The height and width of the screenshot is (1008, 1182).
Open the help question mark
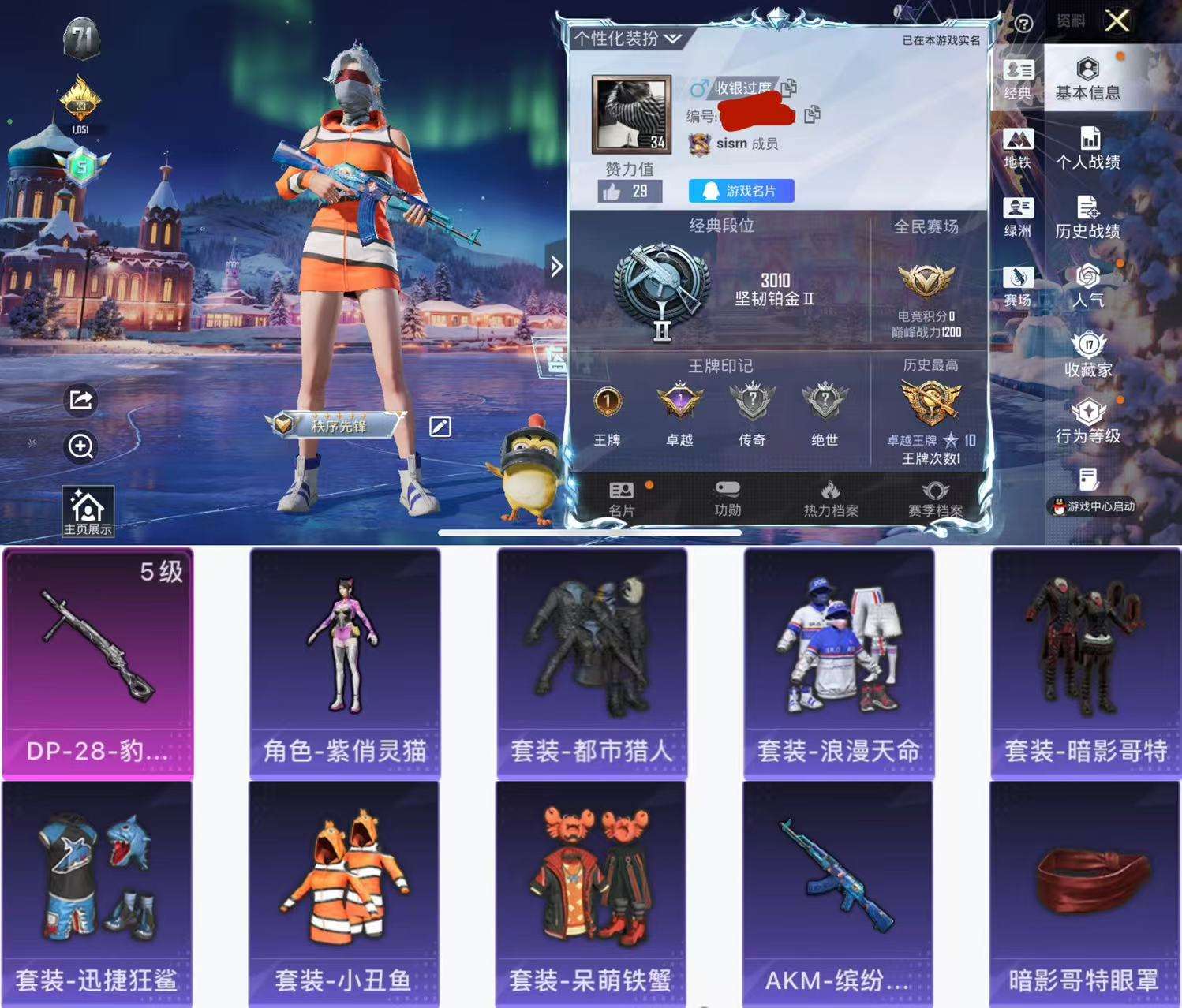click(1023, 24)
